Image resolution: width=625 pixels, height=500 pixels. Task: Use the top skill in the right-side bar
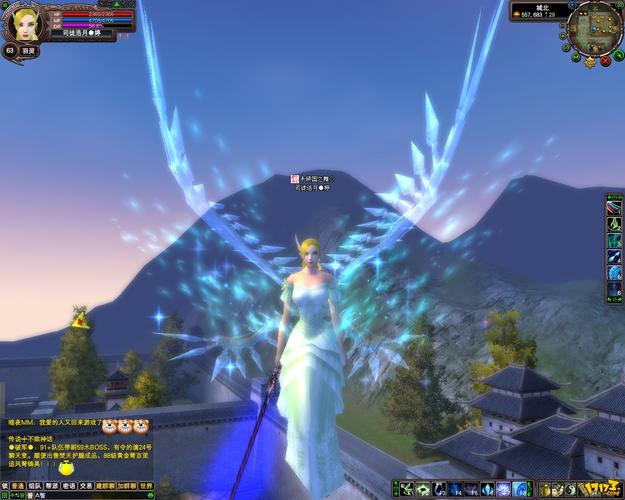(614, 207)
